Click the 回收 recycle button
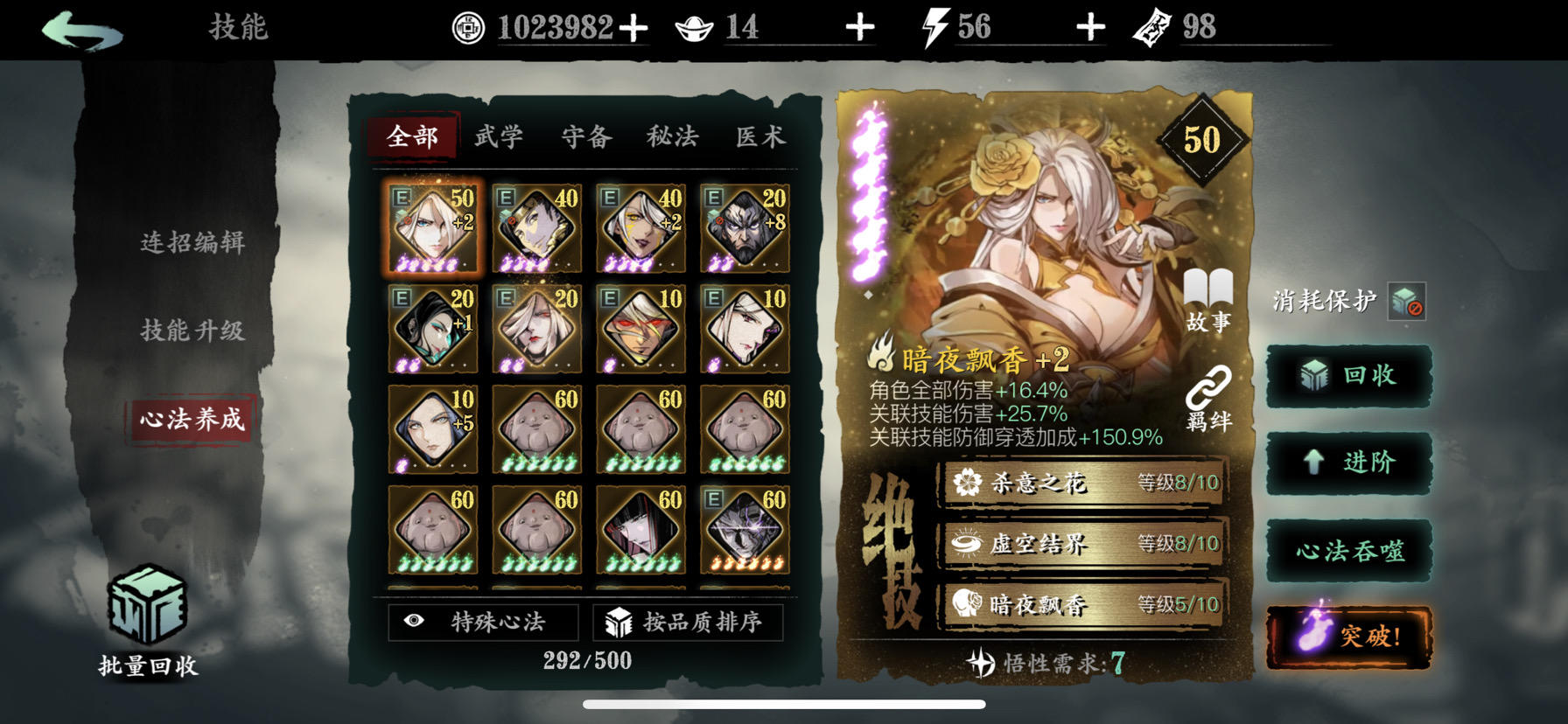 [1348, 374]
